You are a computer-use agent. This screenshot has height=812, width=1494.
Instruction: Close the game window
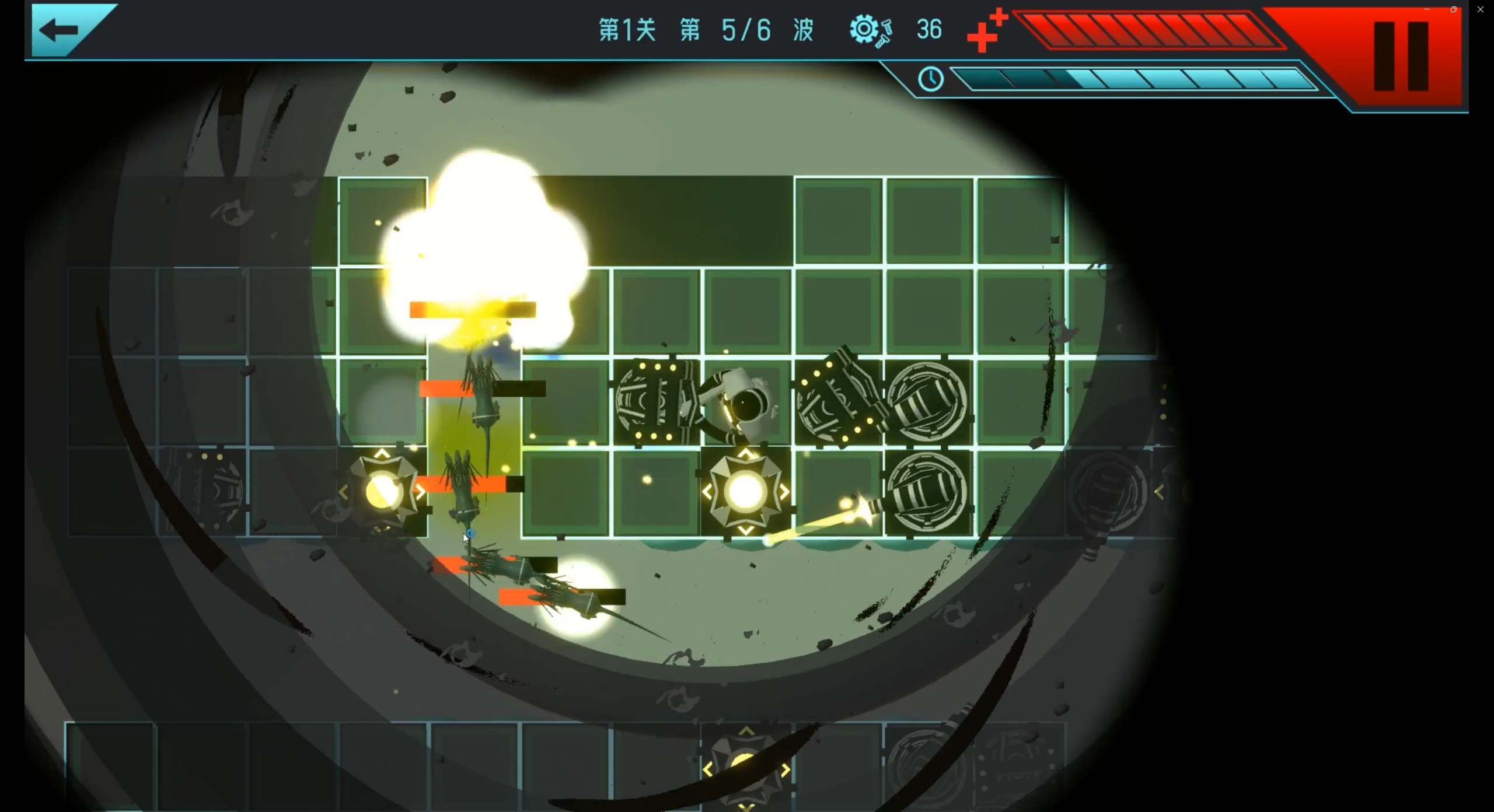point(1481,9)
